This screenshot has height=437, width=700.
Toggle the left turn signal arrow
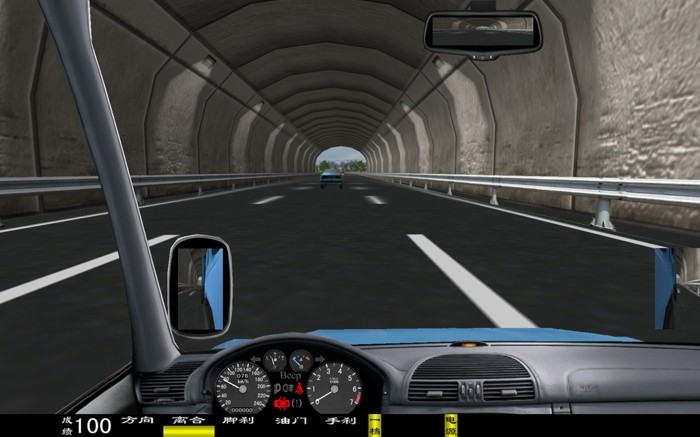(256, 356)
